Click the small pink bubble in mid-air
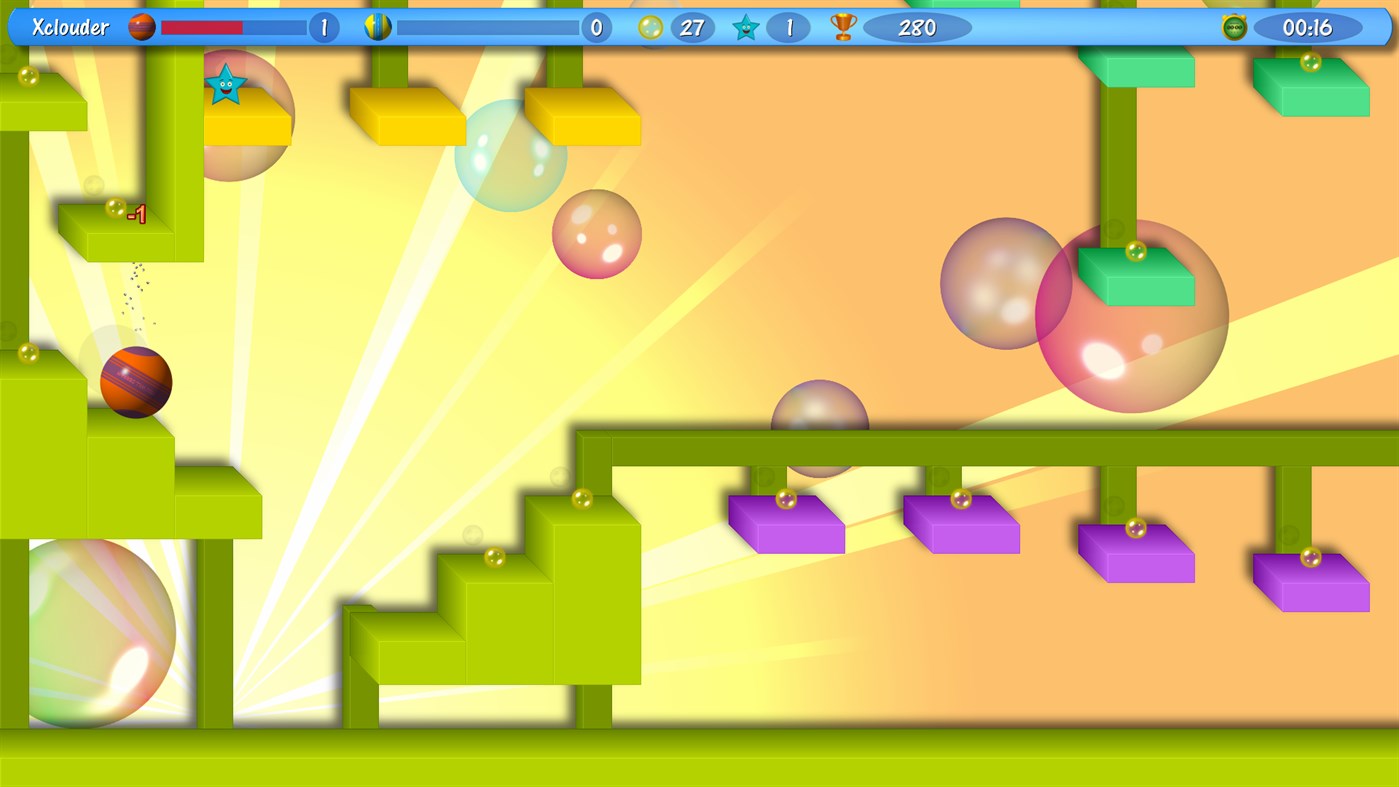The width and height of the screenshot is (1399, 787). (597, 234)
